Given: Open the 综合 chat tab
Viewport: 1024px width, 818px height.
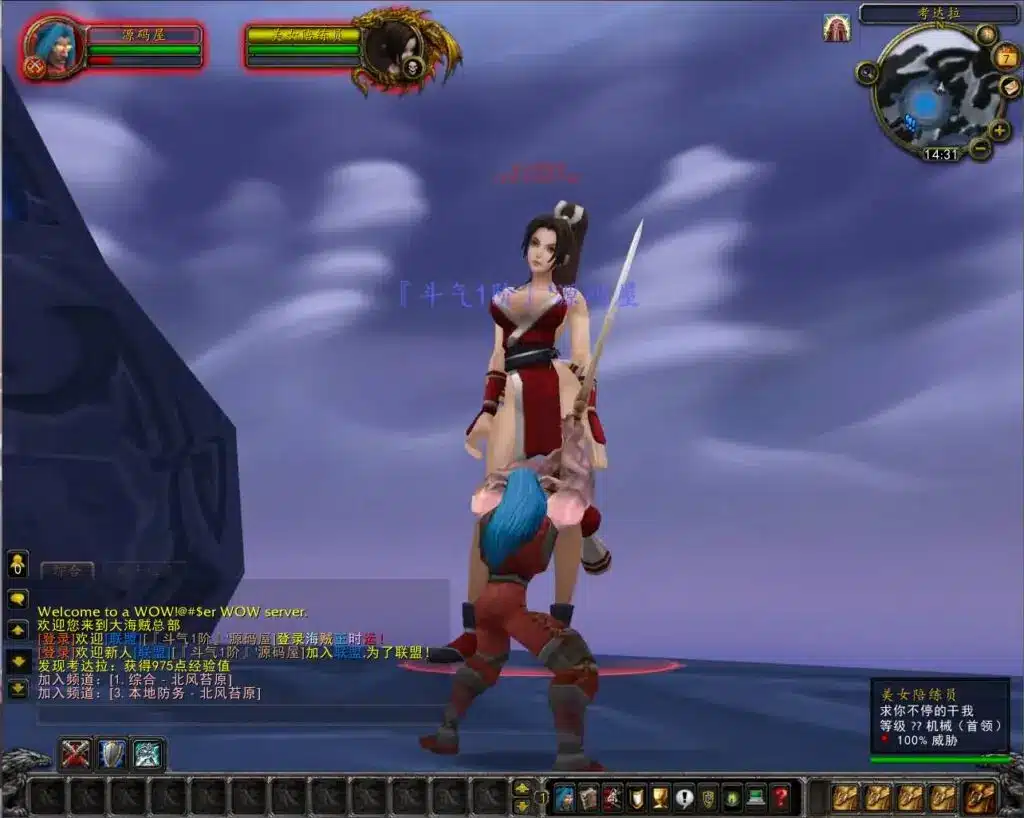Looking at the screenshot, I should pos(67,571).
